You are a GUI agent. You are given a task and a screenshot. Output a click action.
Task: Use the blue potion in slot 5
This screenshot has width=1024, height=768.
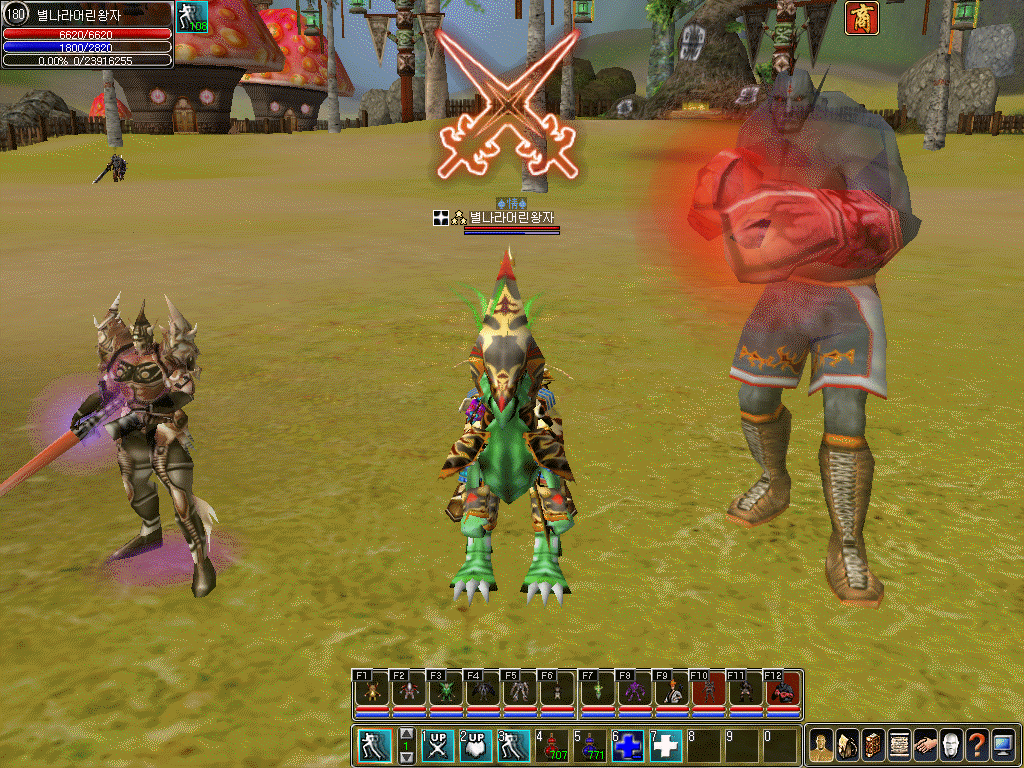(x=590, y=746)
